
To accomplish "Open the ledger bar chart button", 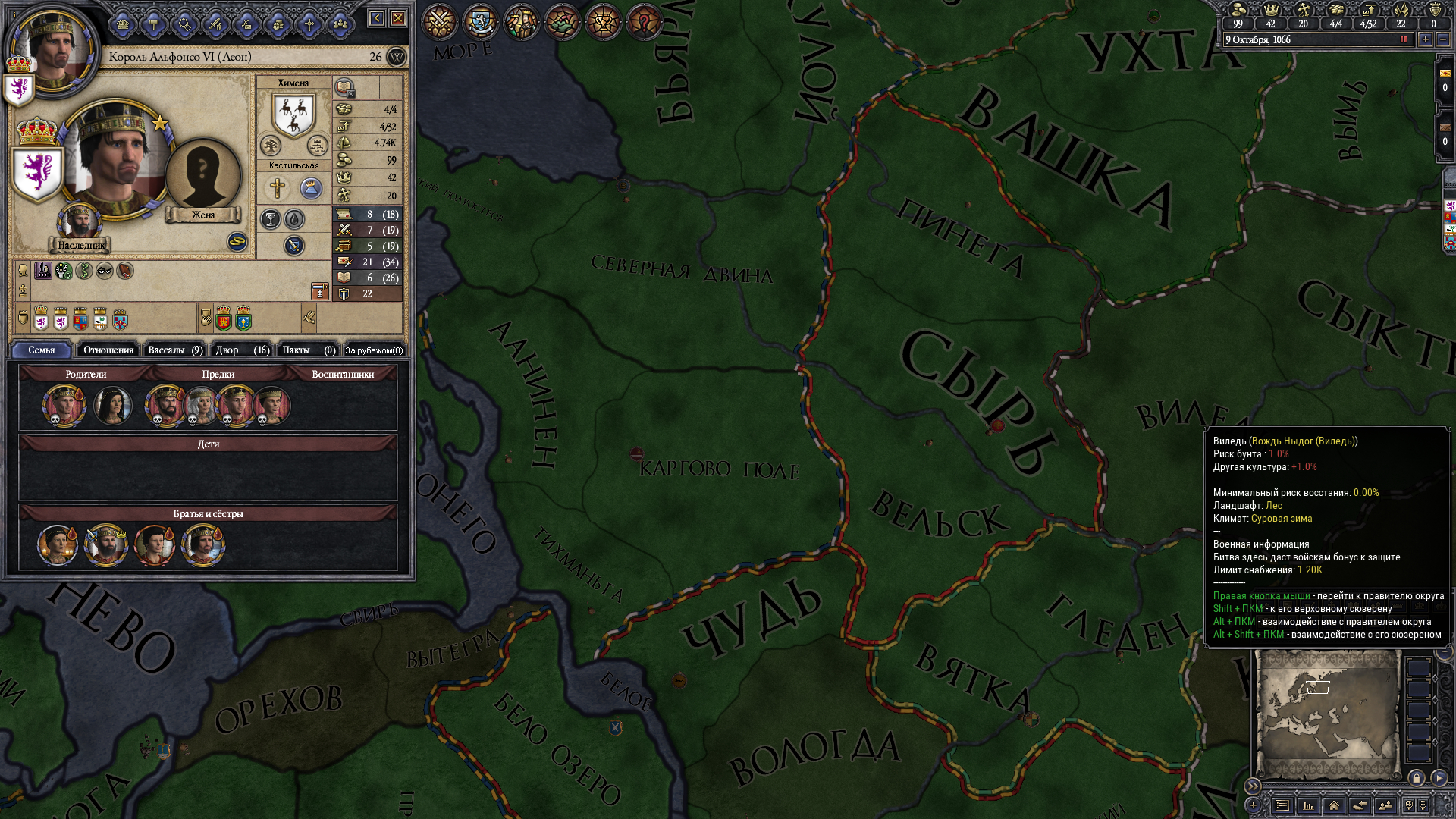I will coord(1308,805).
